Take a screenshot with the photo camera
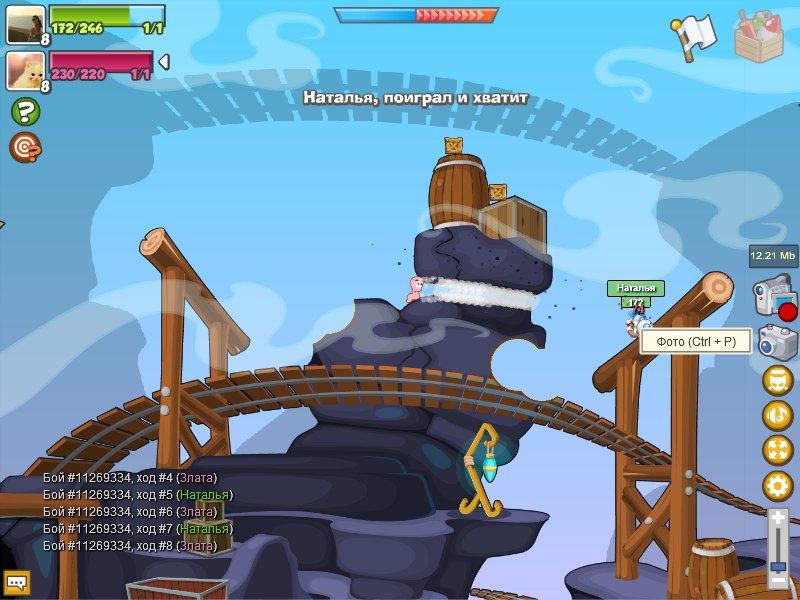The image size is (800, 600). [x=777, y=342]
